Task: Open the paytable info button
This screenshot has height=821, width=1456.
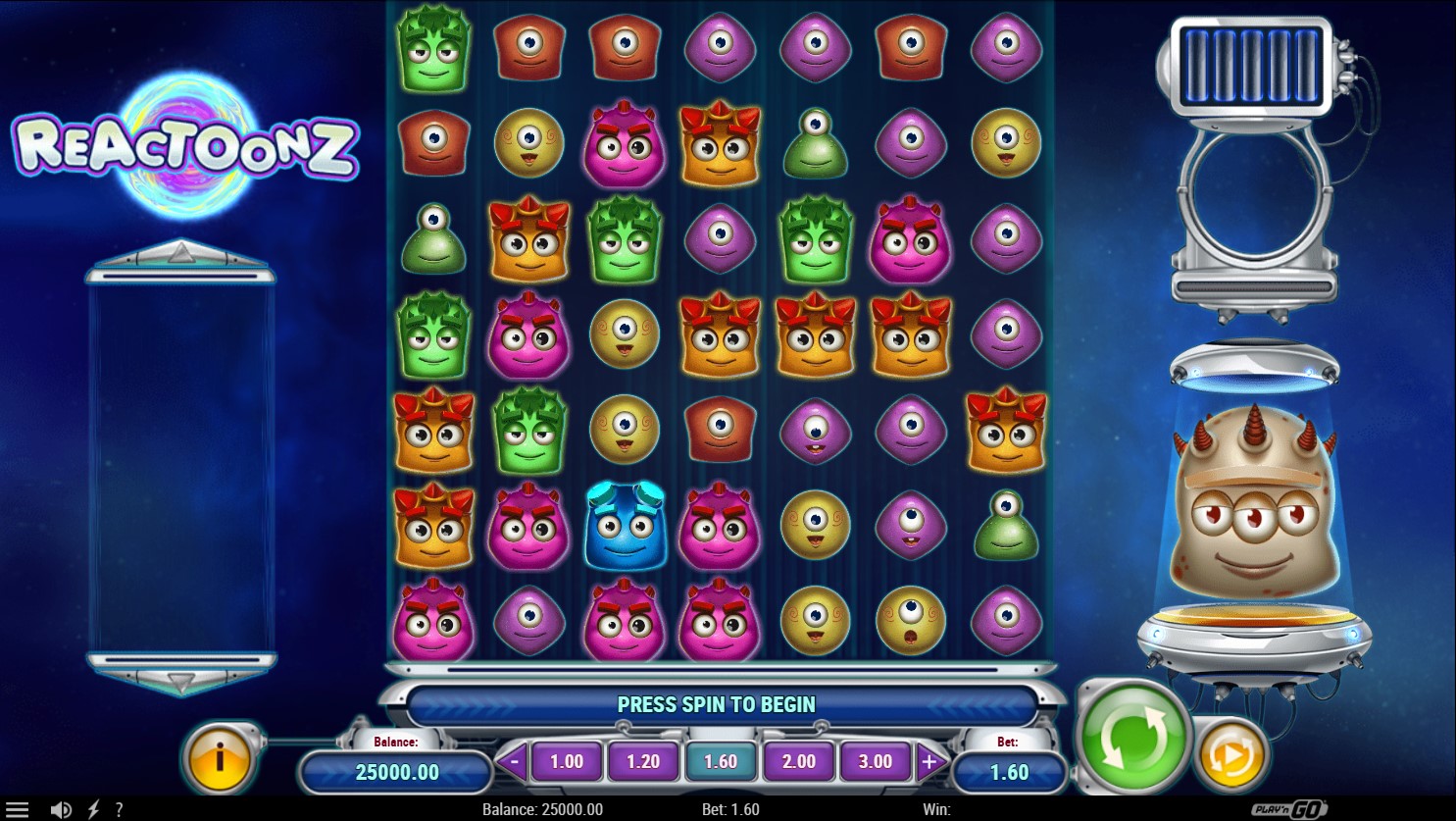Action: (x=219, y=757)
